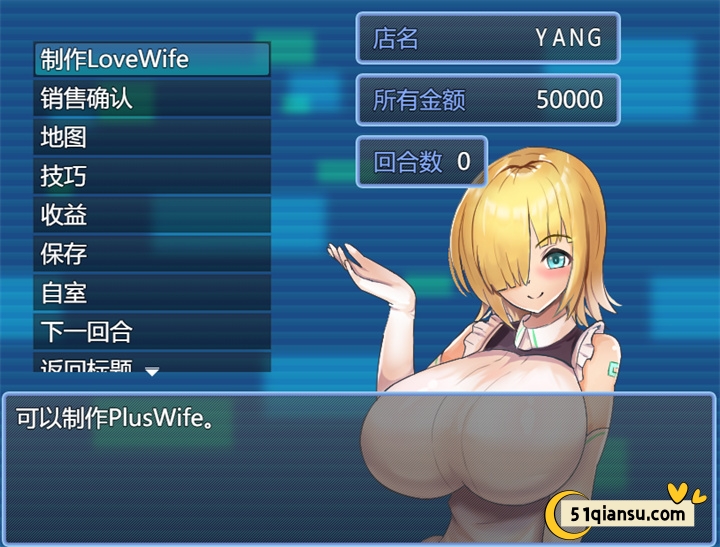View 收益 earnings entry

[x=152, y=215]
